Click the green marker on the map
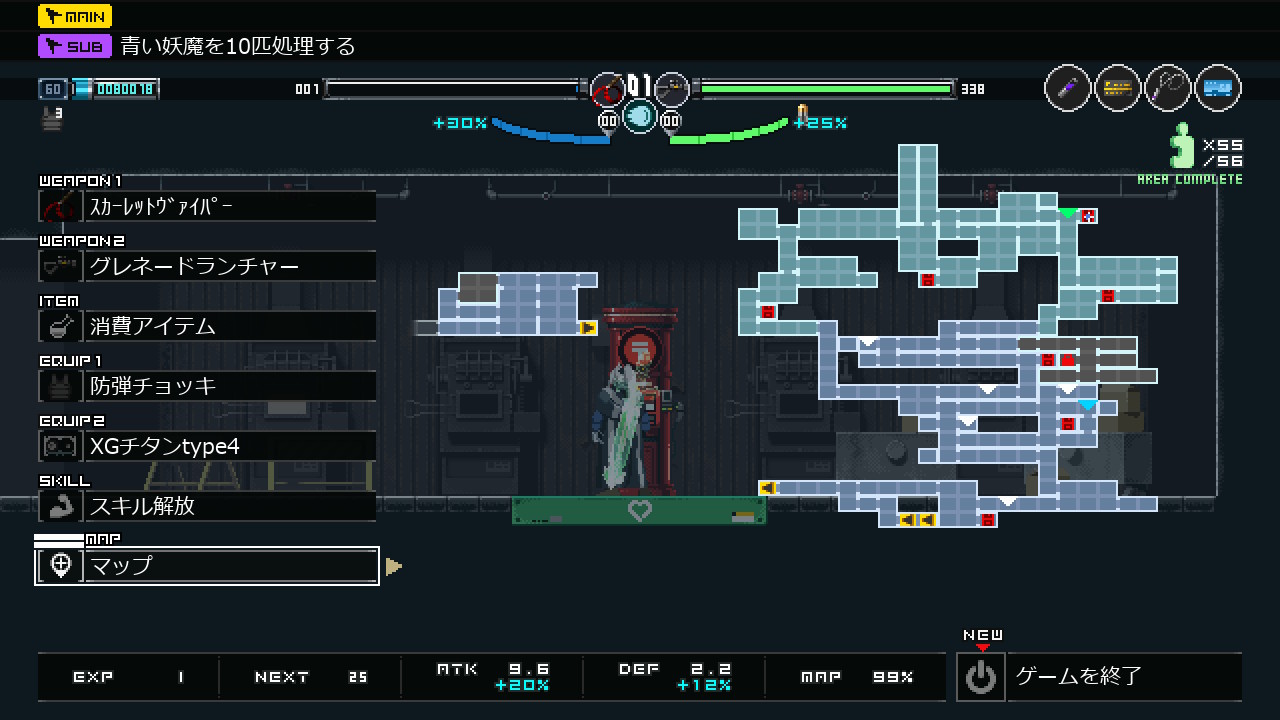The height and width of the screenshot is (720, 1280). tap(1068, 213)
